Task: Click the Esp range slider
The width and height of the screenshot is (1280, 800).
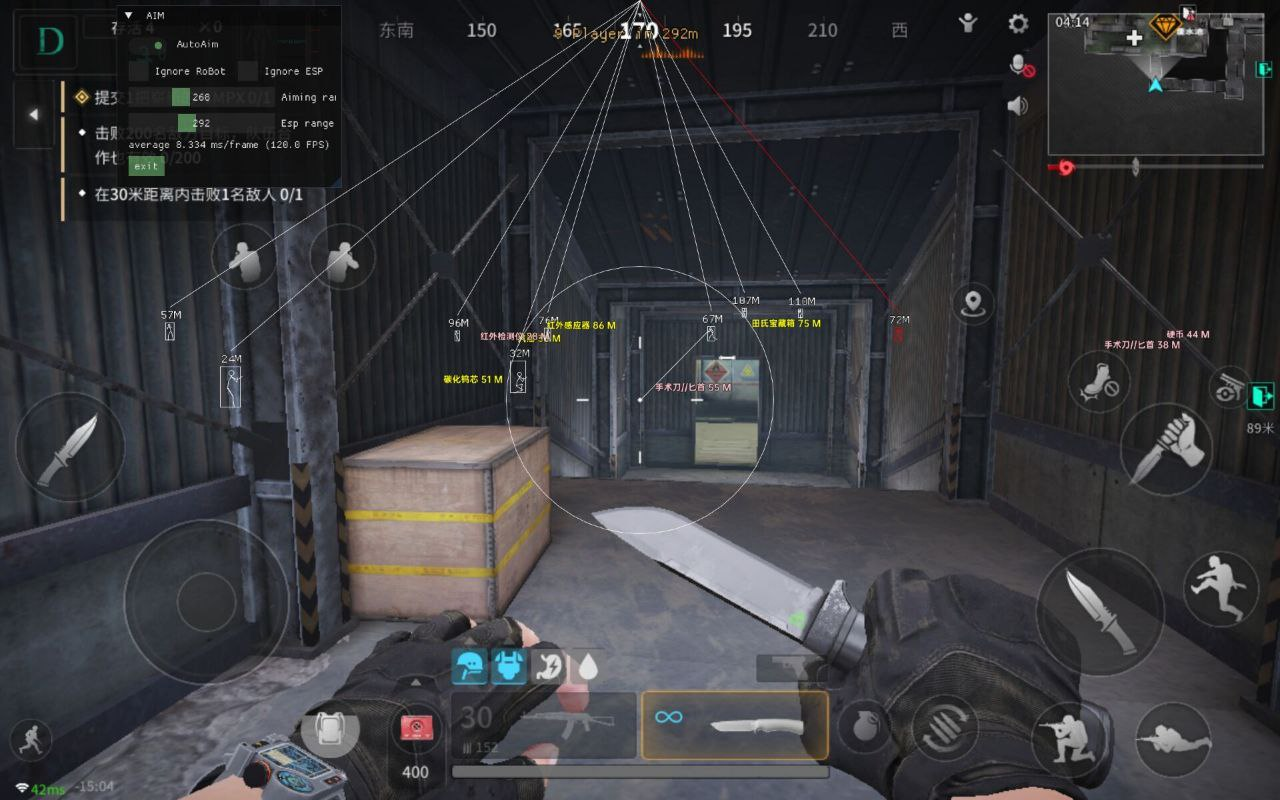Action: (201, 123)
